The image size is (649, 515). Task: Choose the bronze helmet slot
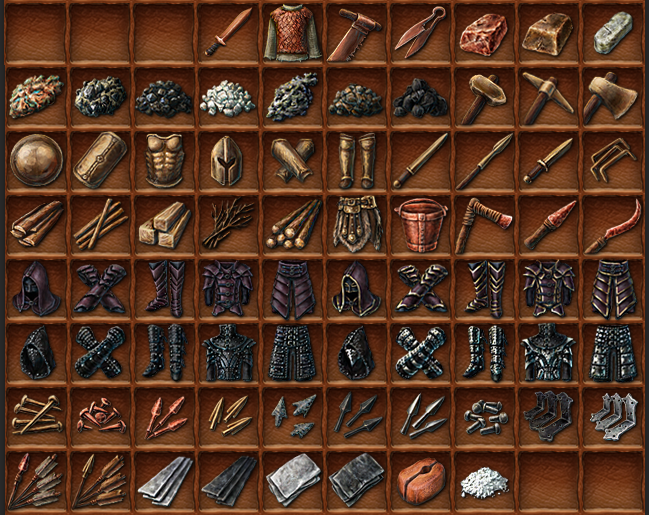click(x=228, y=160)
